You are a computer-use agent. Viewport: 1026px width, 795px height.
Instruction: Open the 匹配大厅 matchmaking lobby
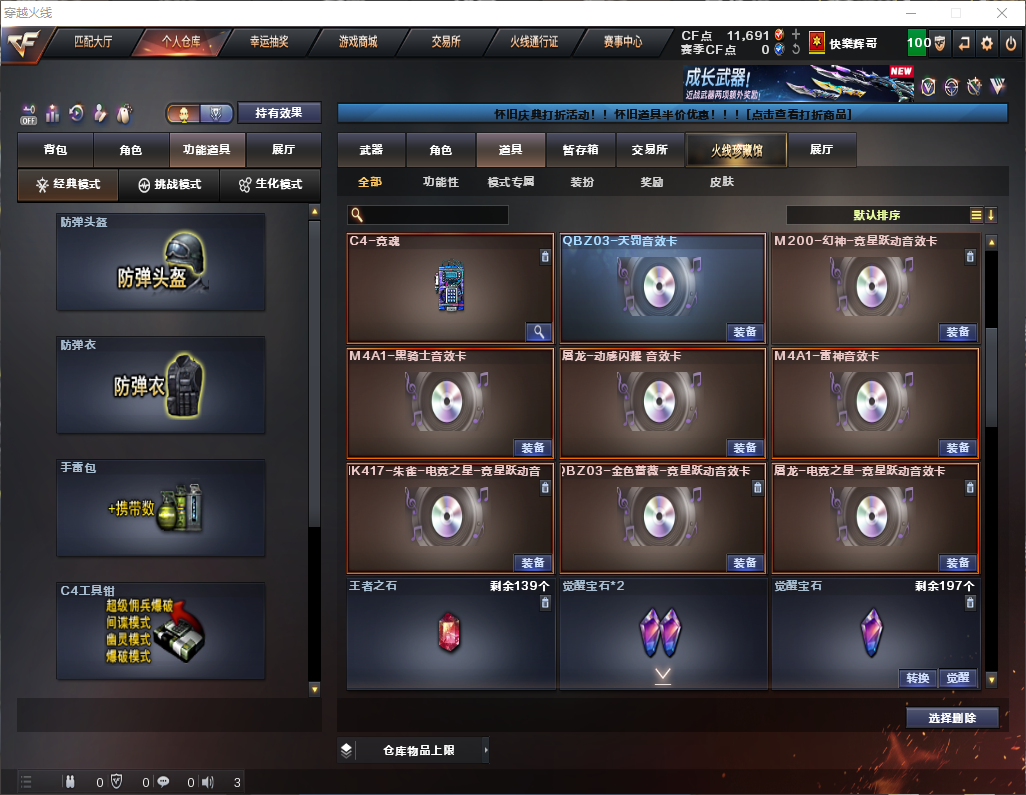93,42
